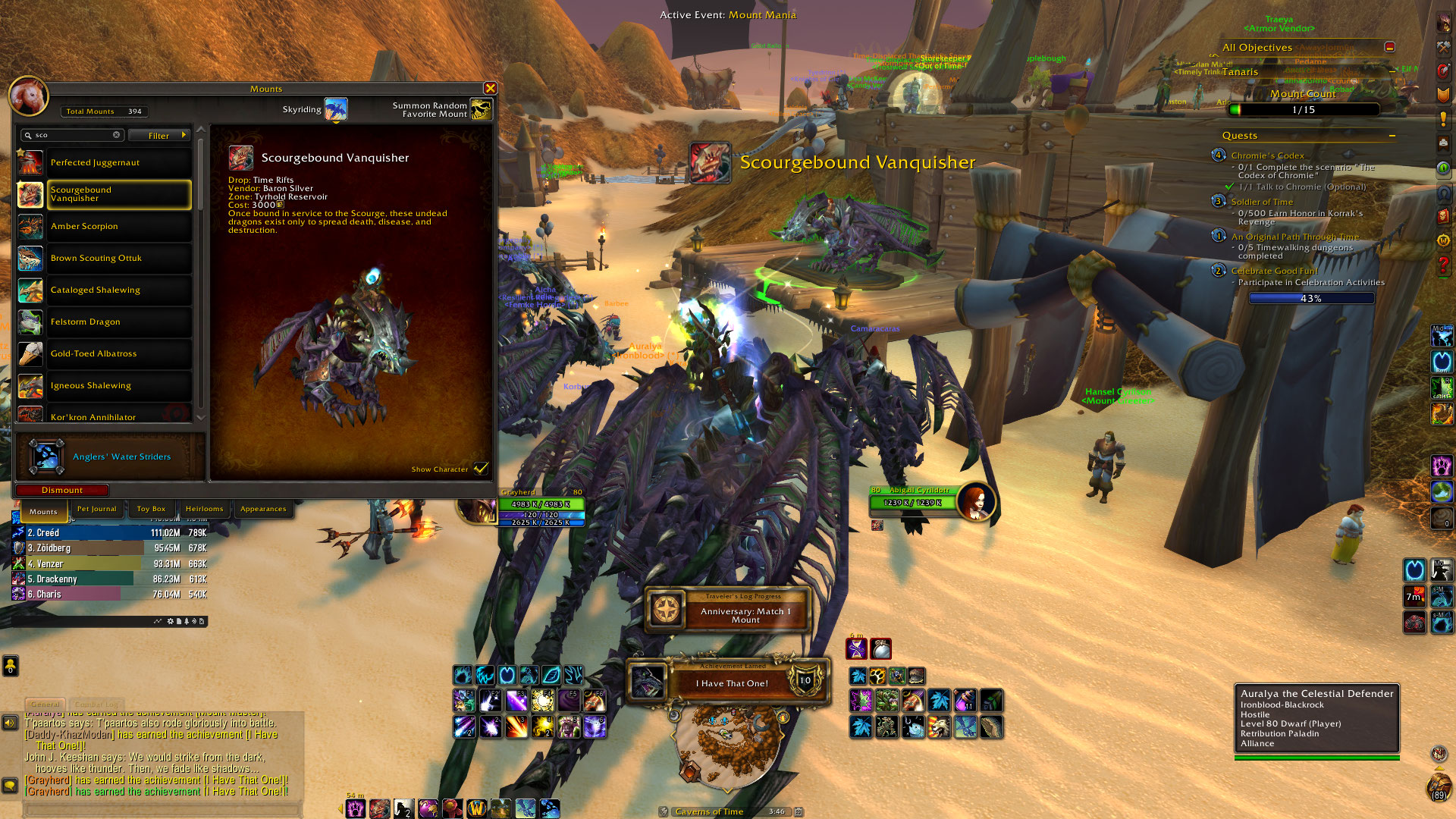Click the mount search box

click(x=74, y=135)
